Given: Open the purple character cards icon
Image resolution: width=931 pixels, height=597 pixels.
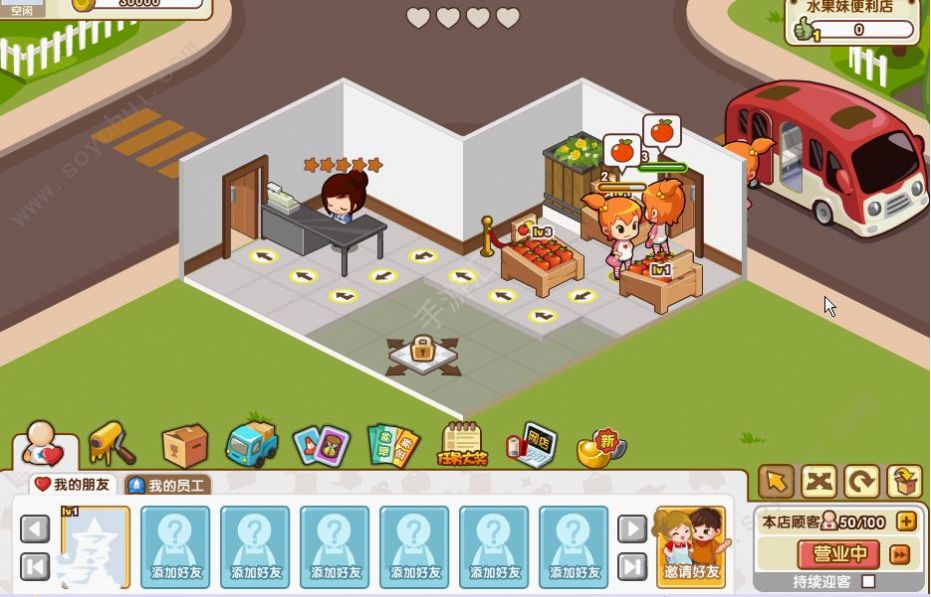Looking at the screenshot, I should click(321, 445).
